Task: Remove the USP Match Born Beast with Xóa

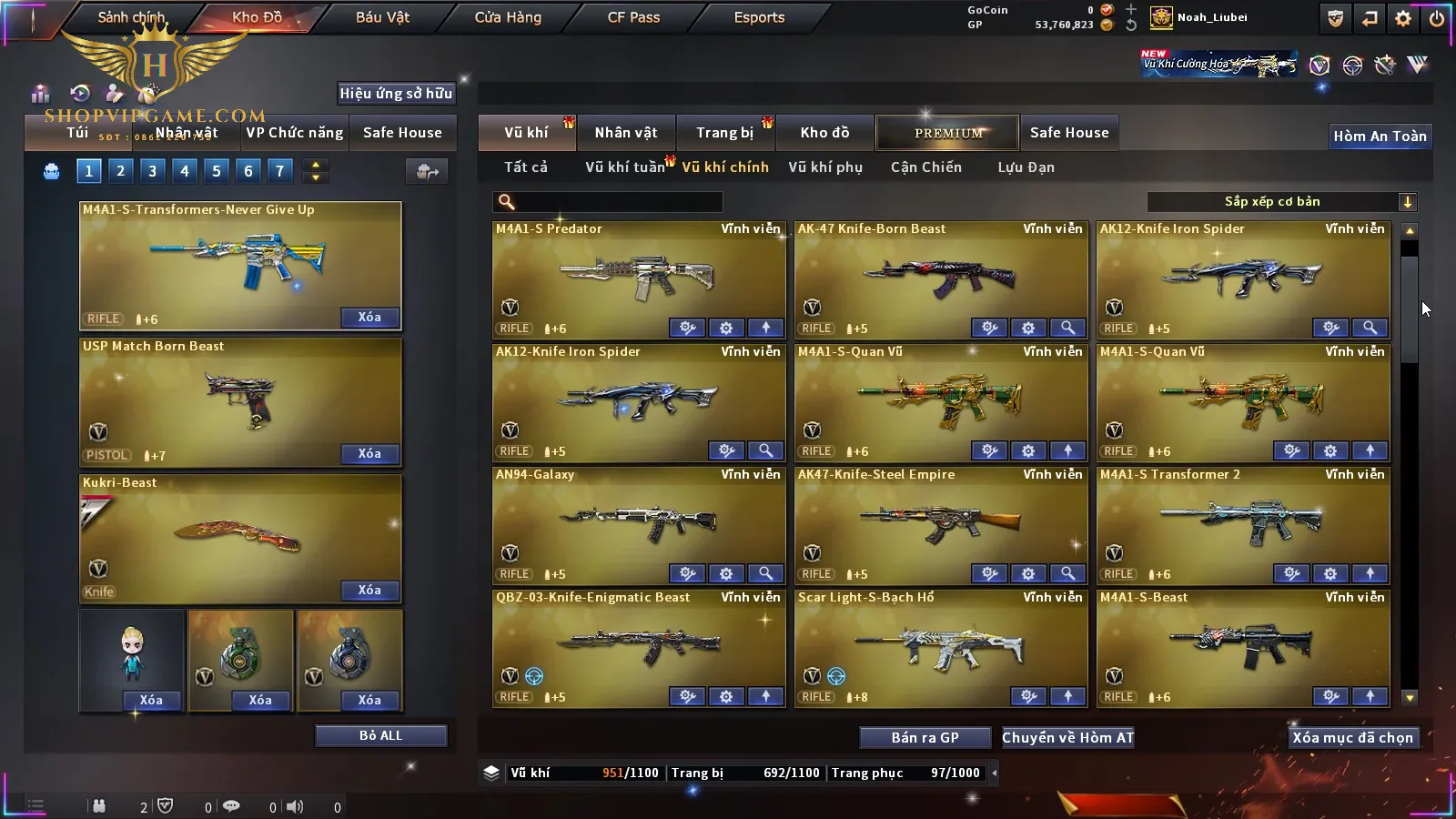Action: tap(369, 453)
